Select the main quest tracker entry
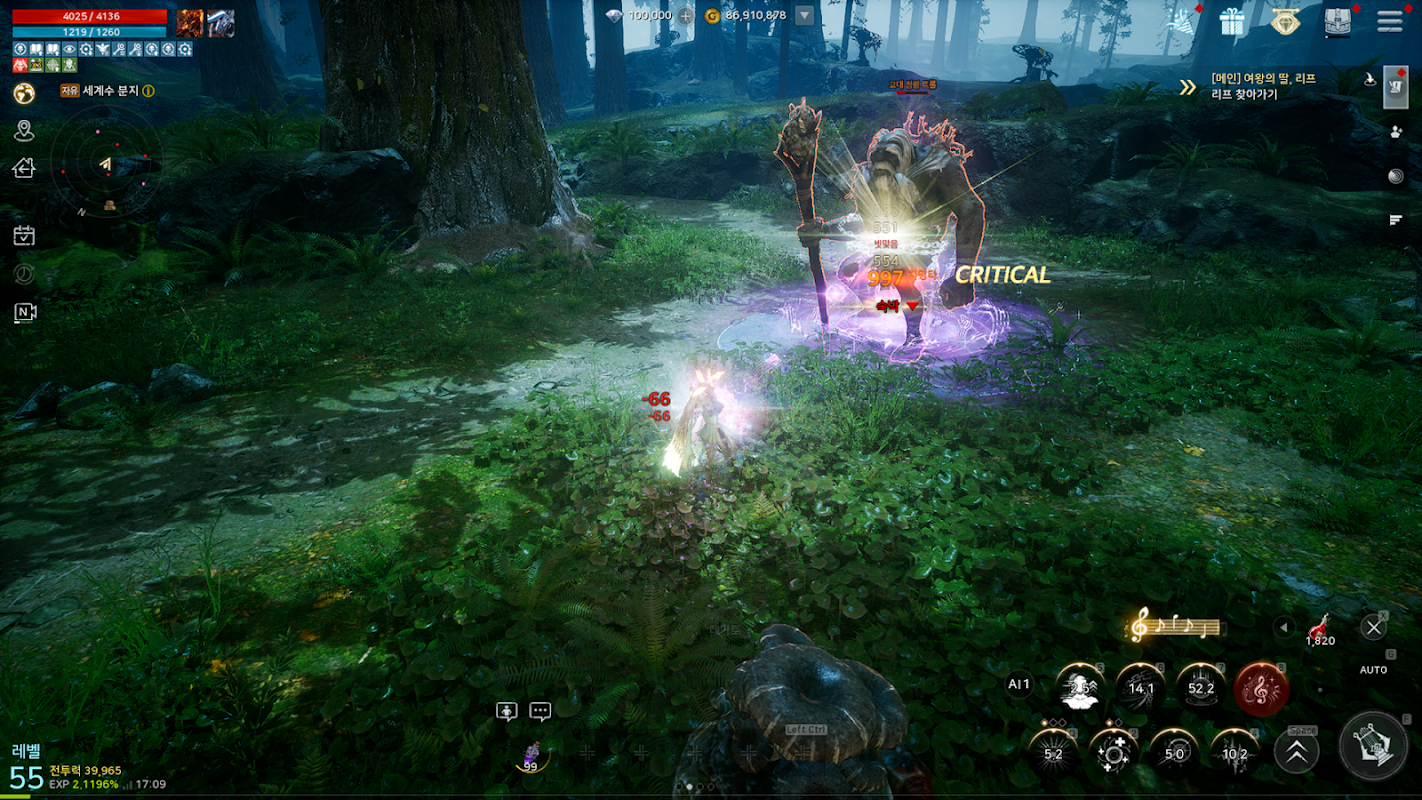 tap(1262, 86)
